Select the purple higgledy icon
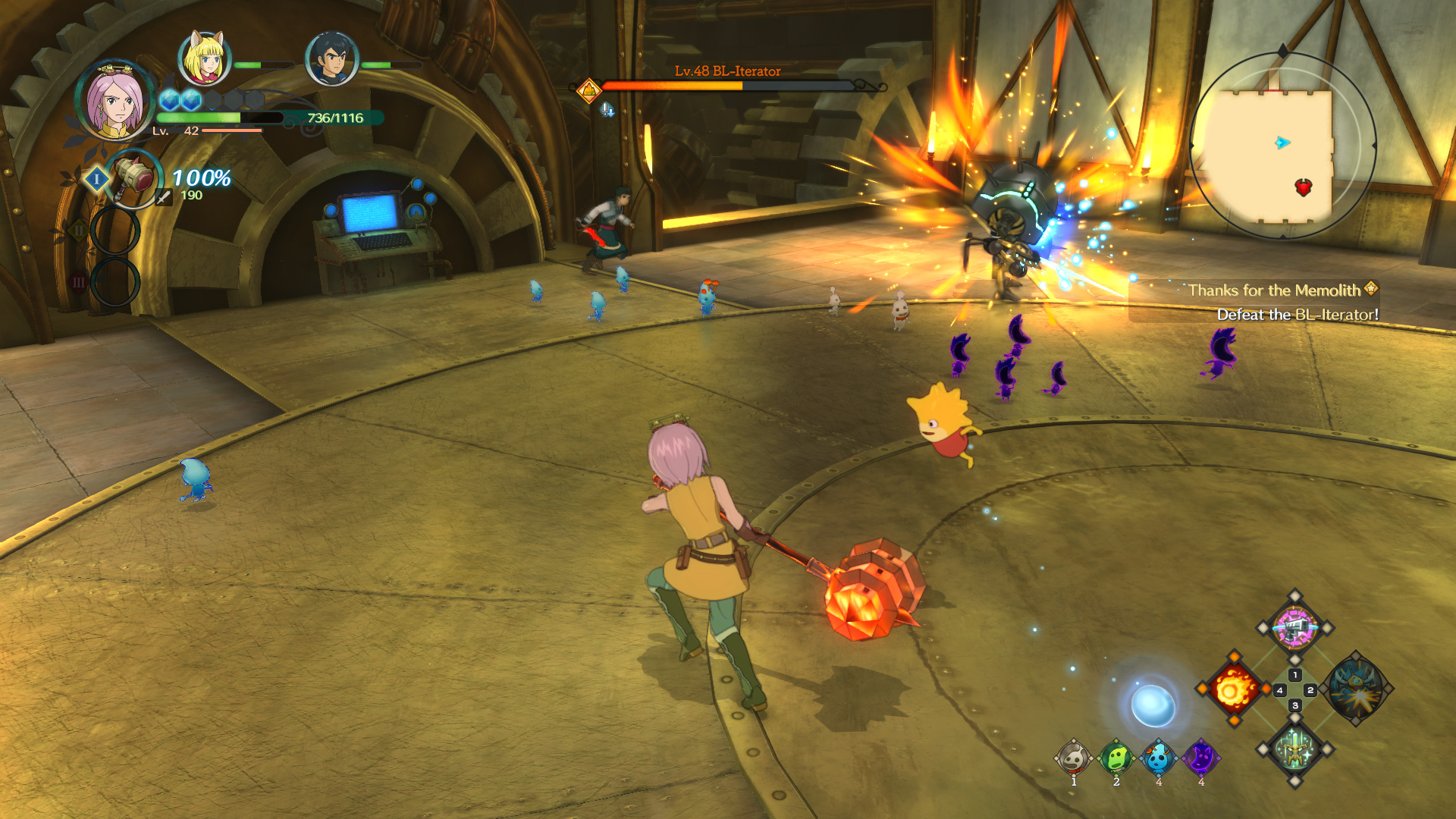The image size is (1456, 819). tap(1200, 758)
